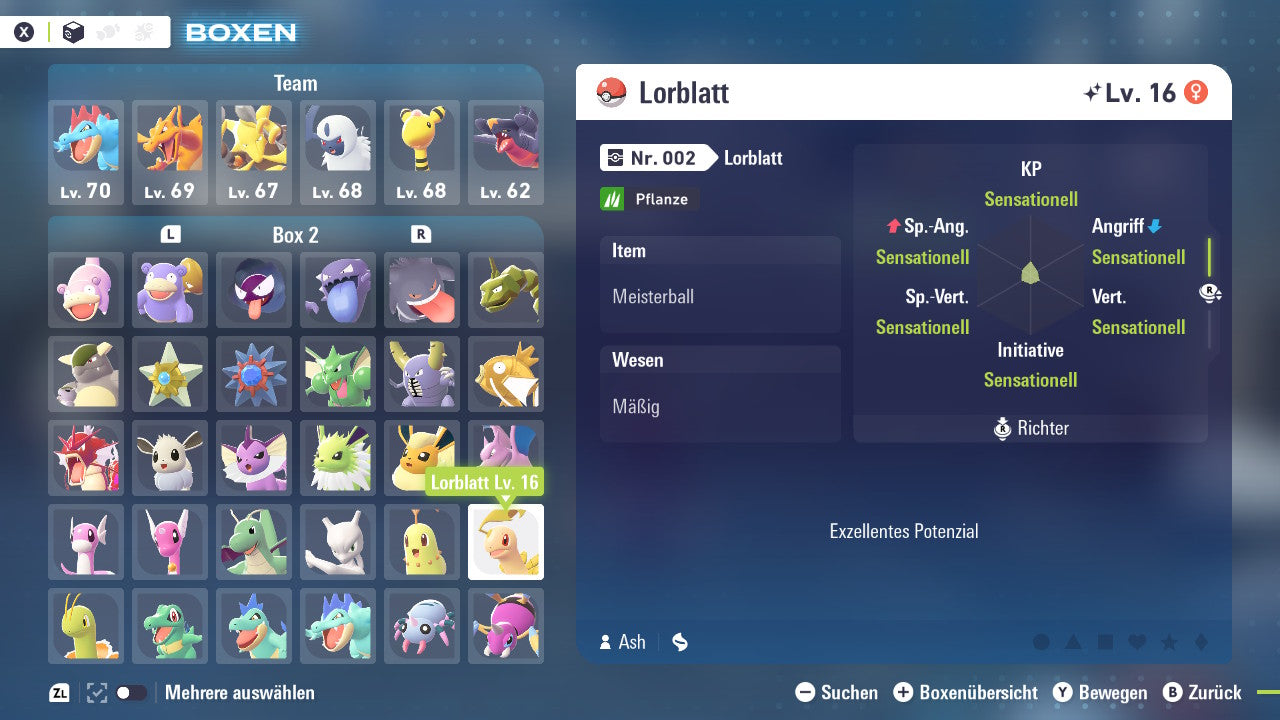The height and width of the screenshot is (720, 1280).
Task: Click the female gender symbol beside Lv. 16
Action: click(1196, 90)
